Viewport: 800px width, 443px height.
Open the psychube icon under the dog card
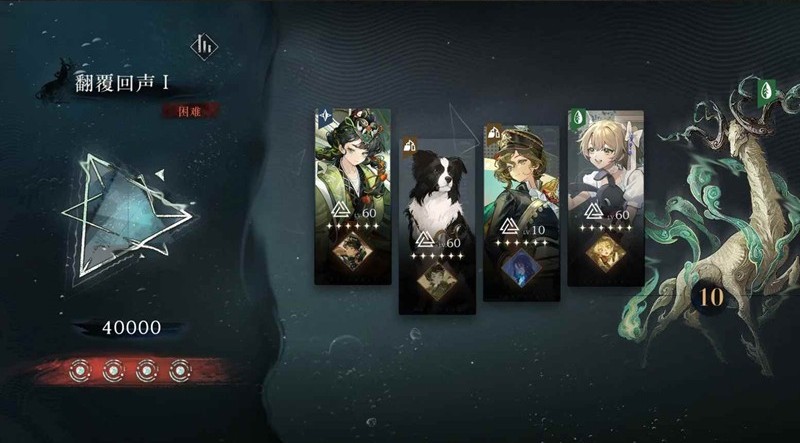tap(437, 277)
